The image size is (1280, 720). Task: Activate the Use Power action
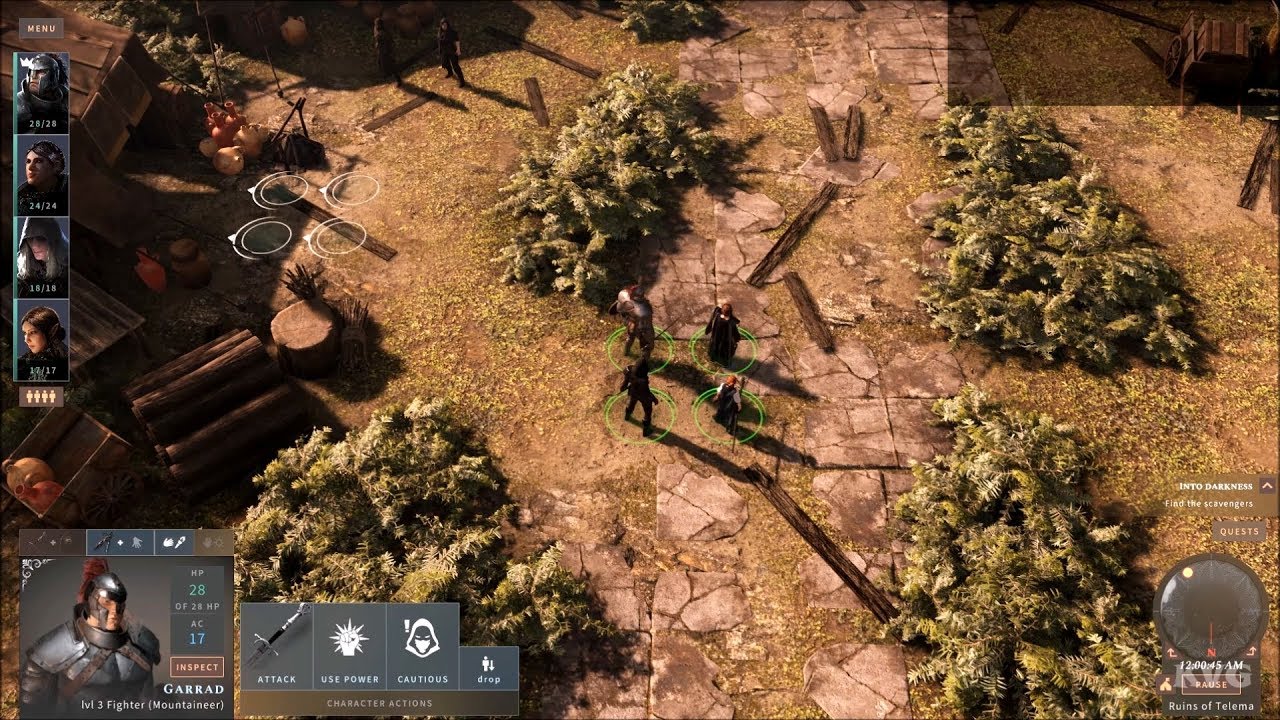349,643
